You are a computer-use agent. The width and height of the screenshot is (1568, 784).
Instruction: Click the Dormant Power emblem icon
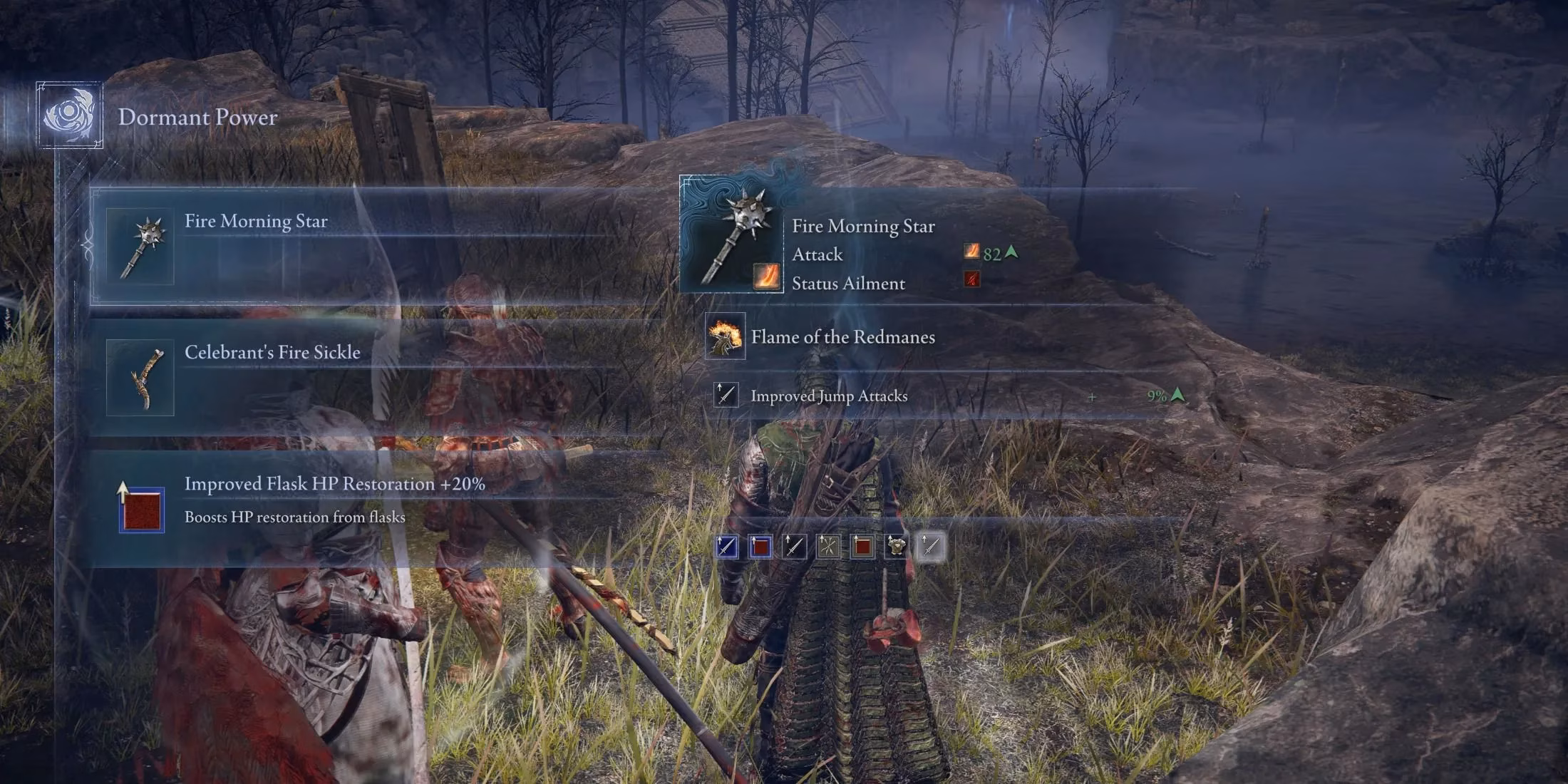[69, 115]
